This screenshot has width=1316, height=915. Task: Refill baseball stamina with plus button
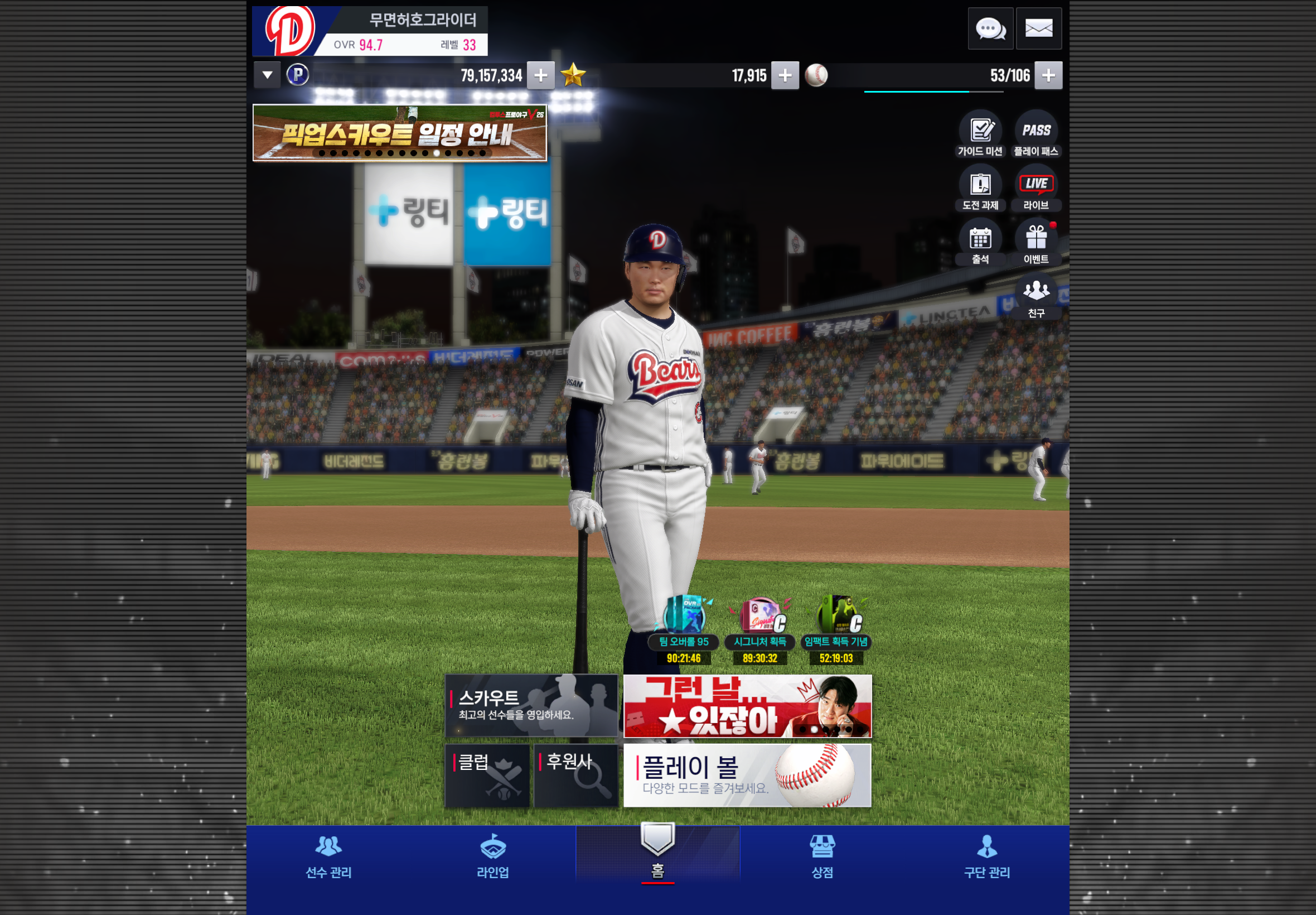coord(1048,75)
